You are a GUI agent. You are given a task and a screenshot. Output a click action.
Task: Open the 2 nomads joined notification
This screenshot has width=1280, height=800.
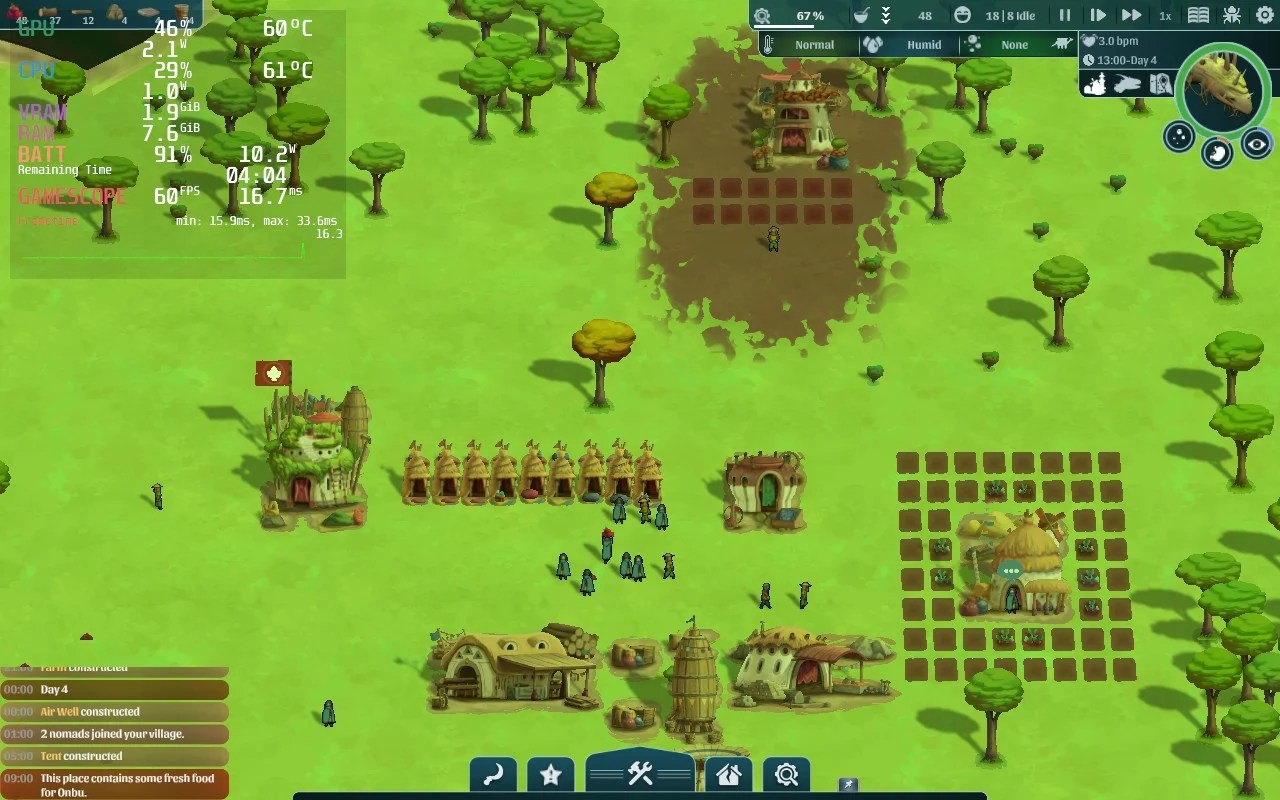[115, 733]
